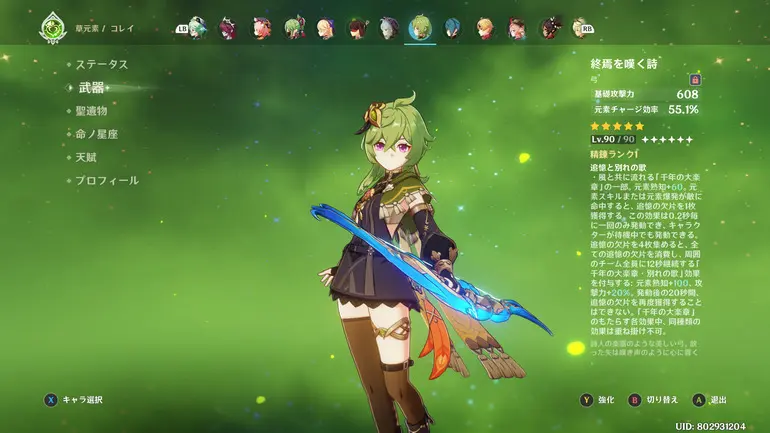Choose the blue-haired character portrait

(452, 28)
